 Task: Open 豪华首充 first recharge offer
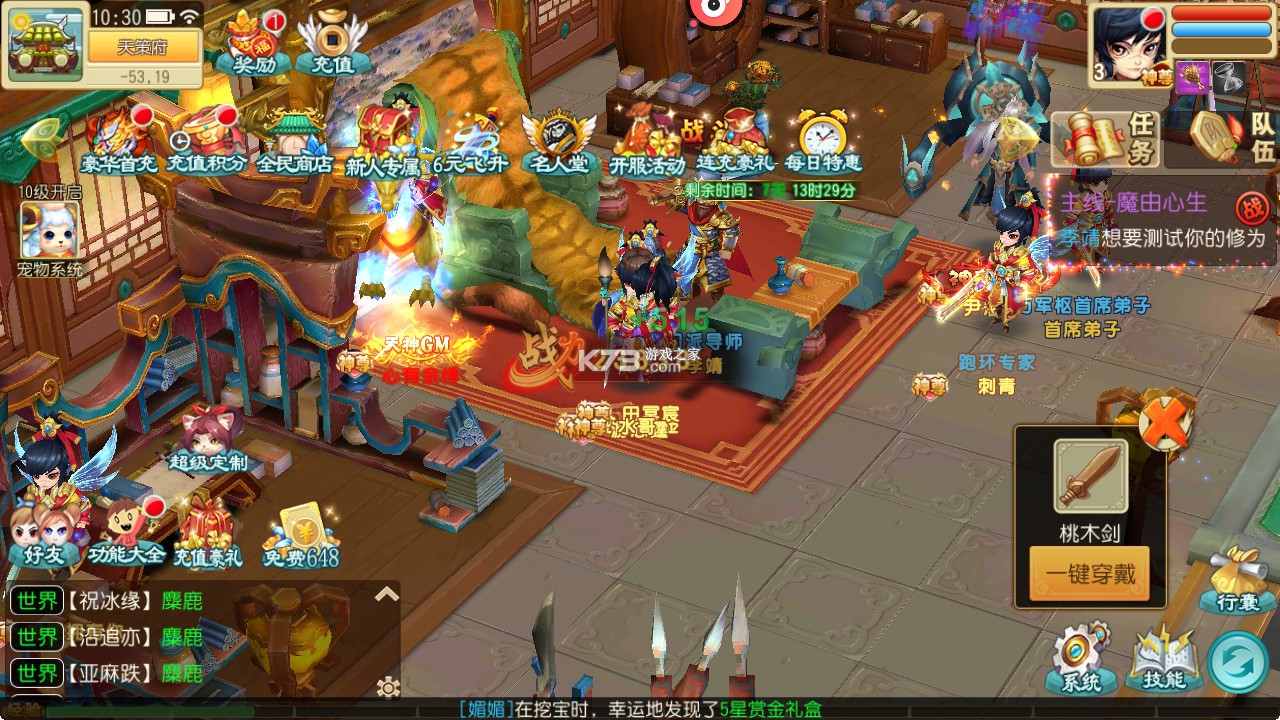click(x=121, y=142)
